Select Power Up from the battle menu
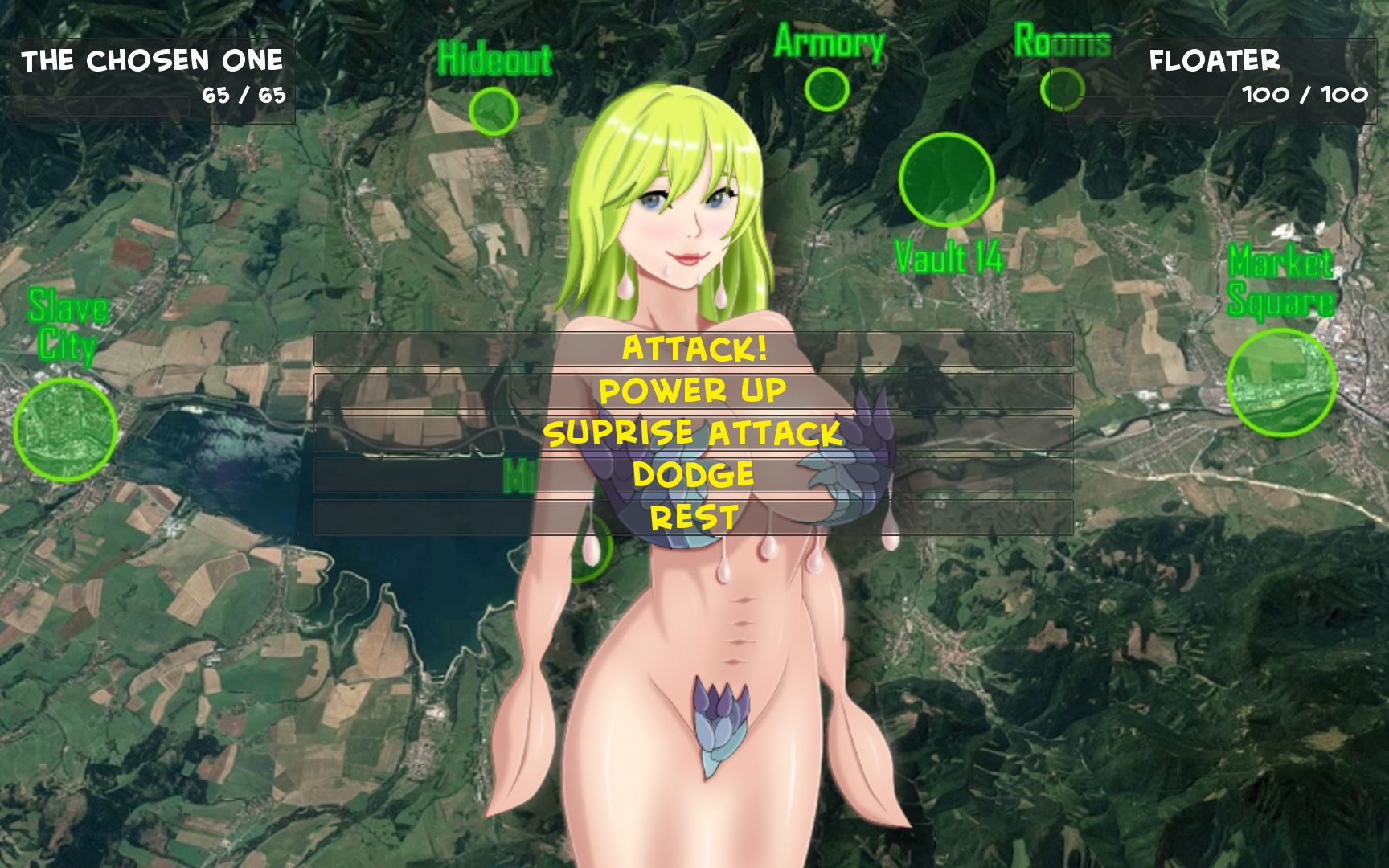Viewport: 1389px width, 868px height. click(694, 393)
